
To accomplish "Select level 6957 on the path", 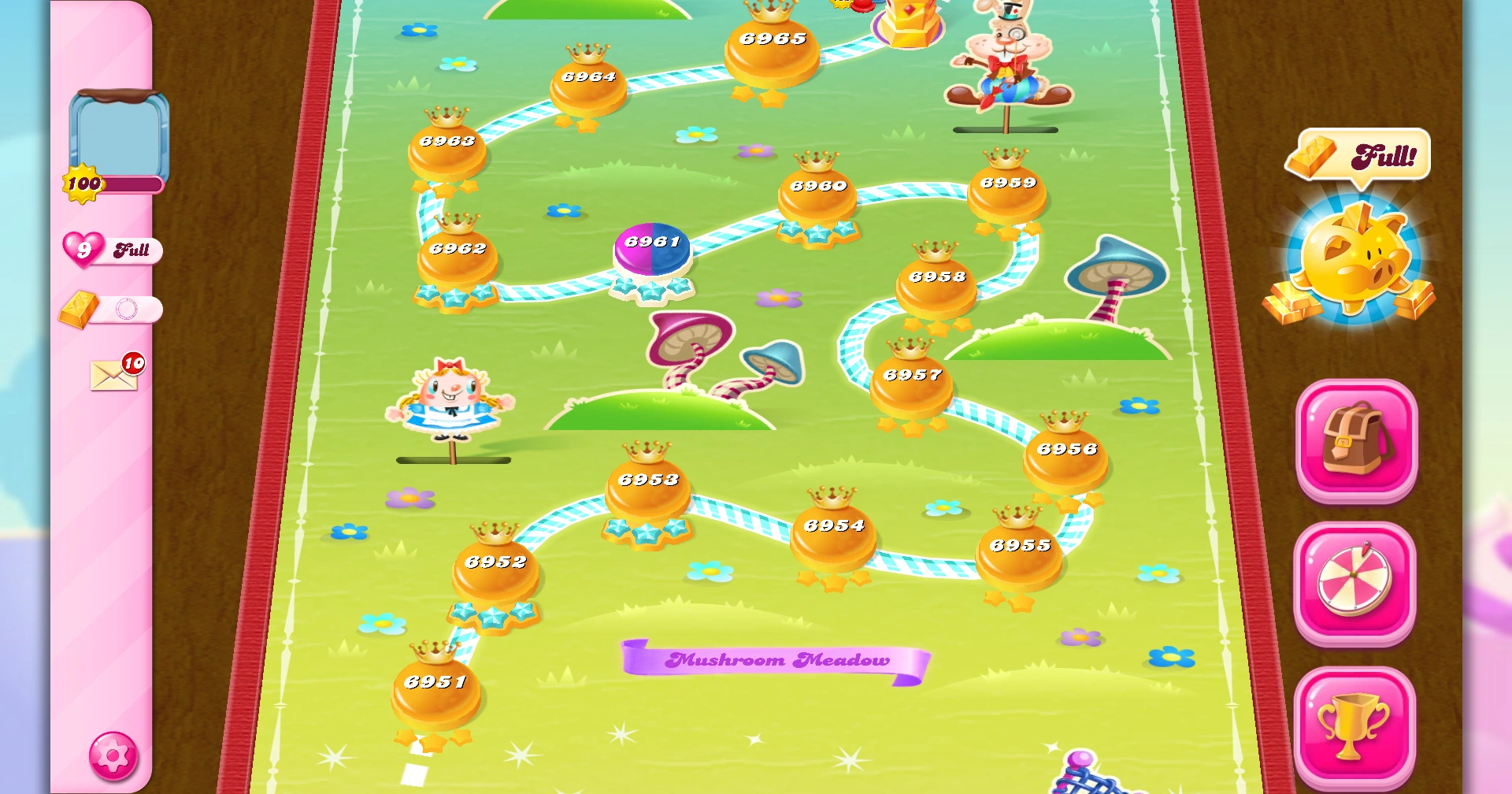I will (x=910, y=377).
